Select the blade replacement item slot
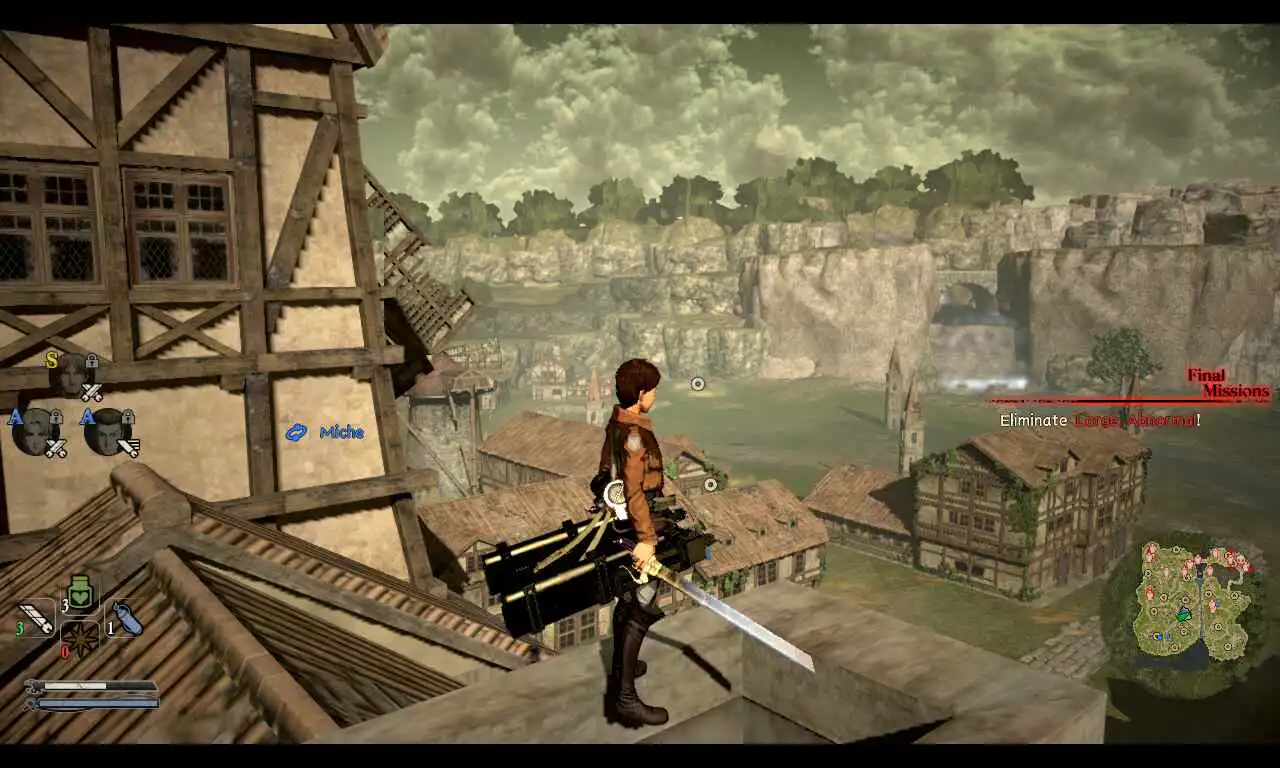 click(x=36, y=616)
